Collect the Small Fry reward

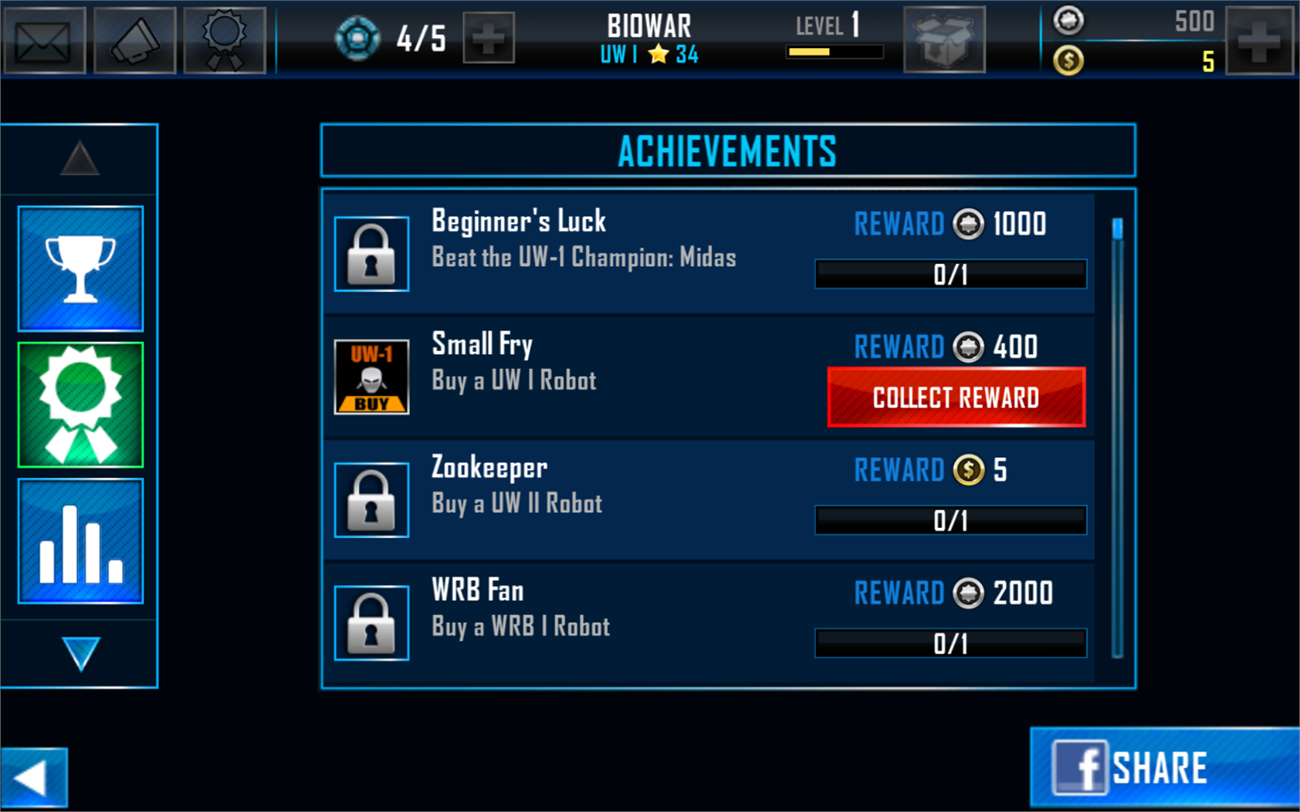(x=956, y=397)
